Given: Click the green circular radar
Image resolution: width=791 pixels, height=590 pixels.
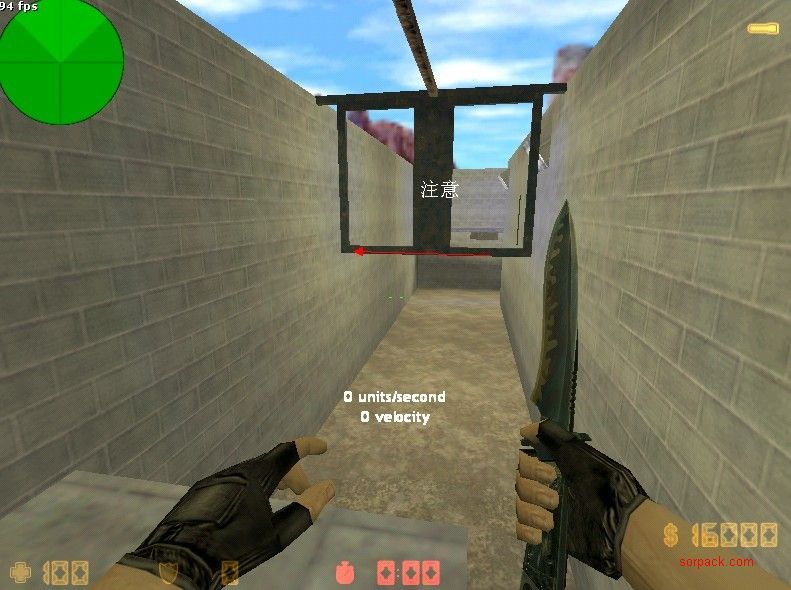Looking at the screenshot, I should pos(61,62).
